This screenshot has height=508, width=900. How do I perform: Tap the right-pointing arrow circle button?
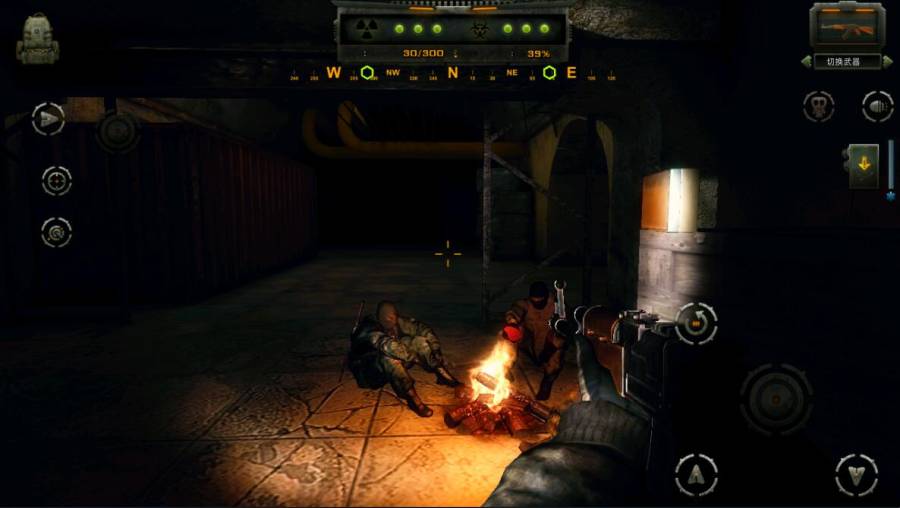(x=47, y=119)
